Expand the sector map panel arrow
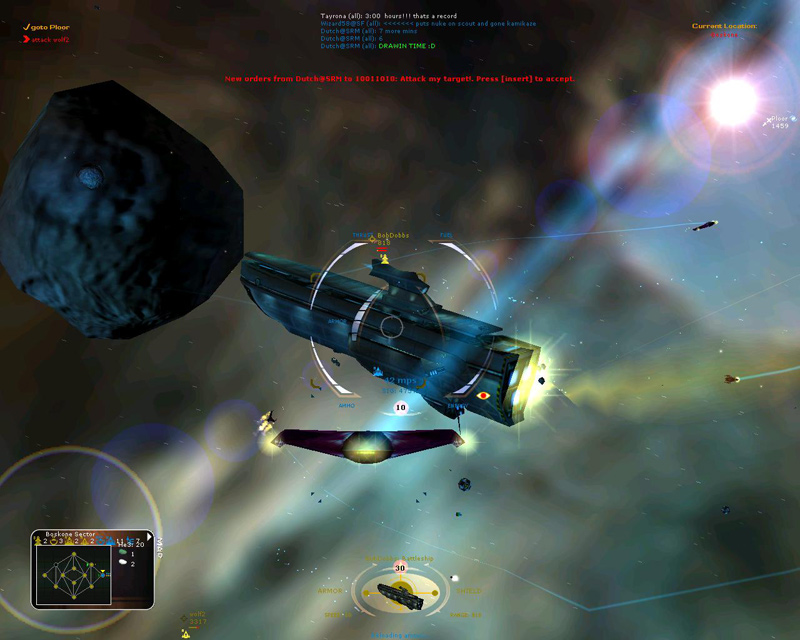Screen dimensions: 800x640 (150, 536)
